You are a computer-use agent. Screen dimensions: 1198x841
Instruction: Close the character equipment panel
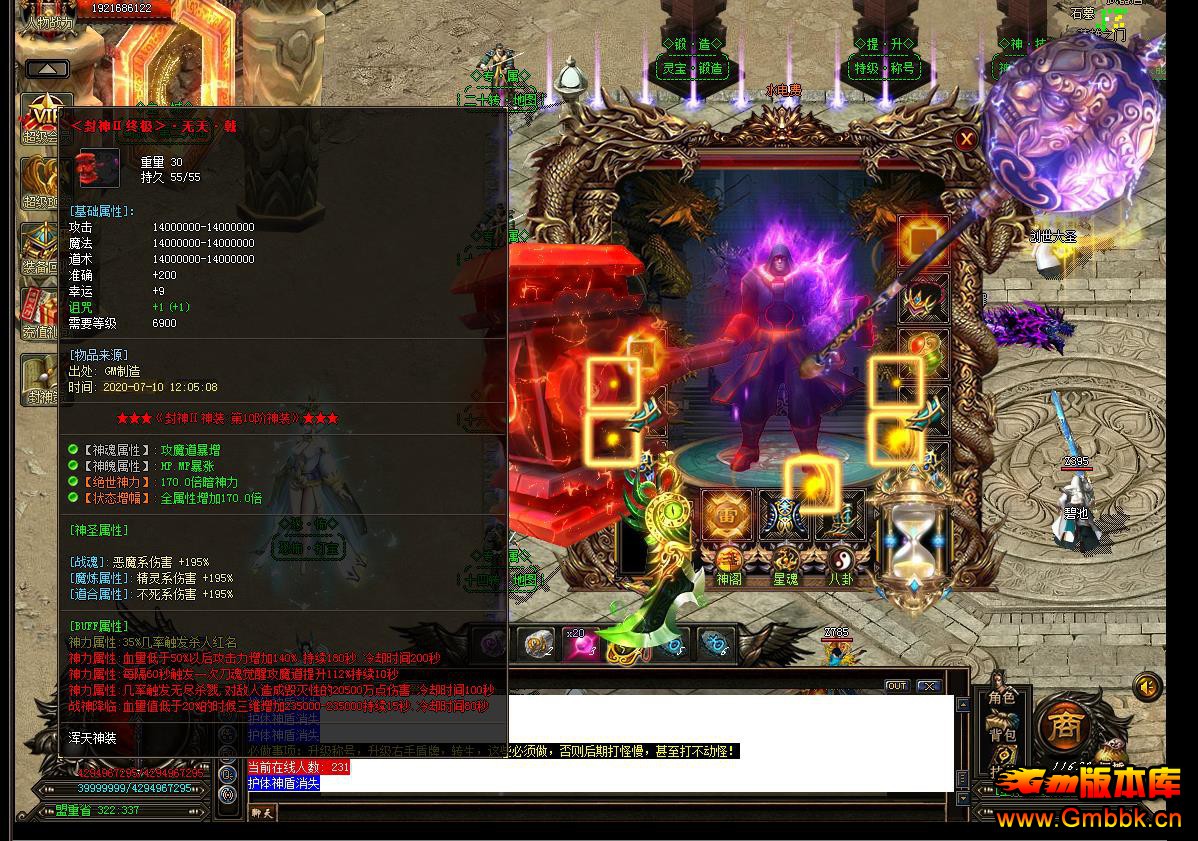pos(966,140)
